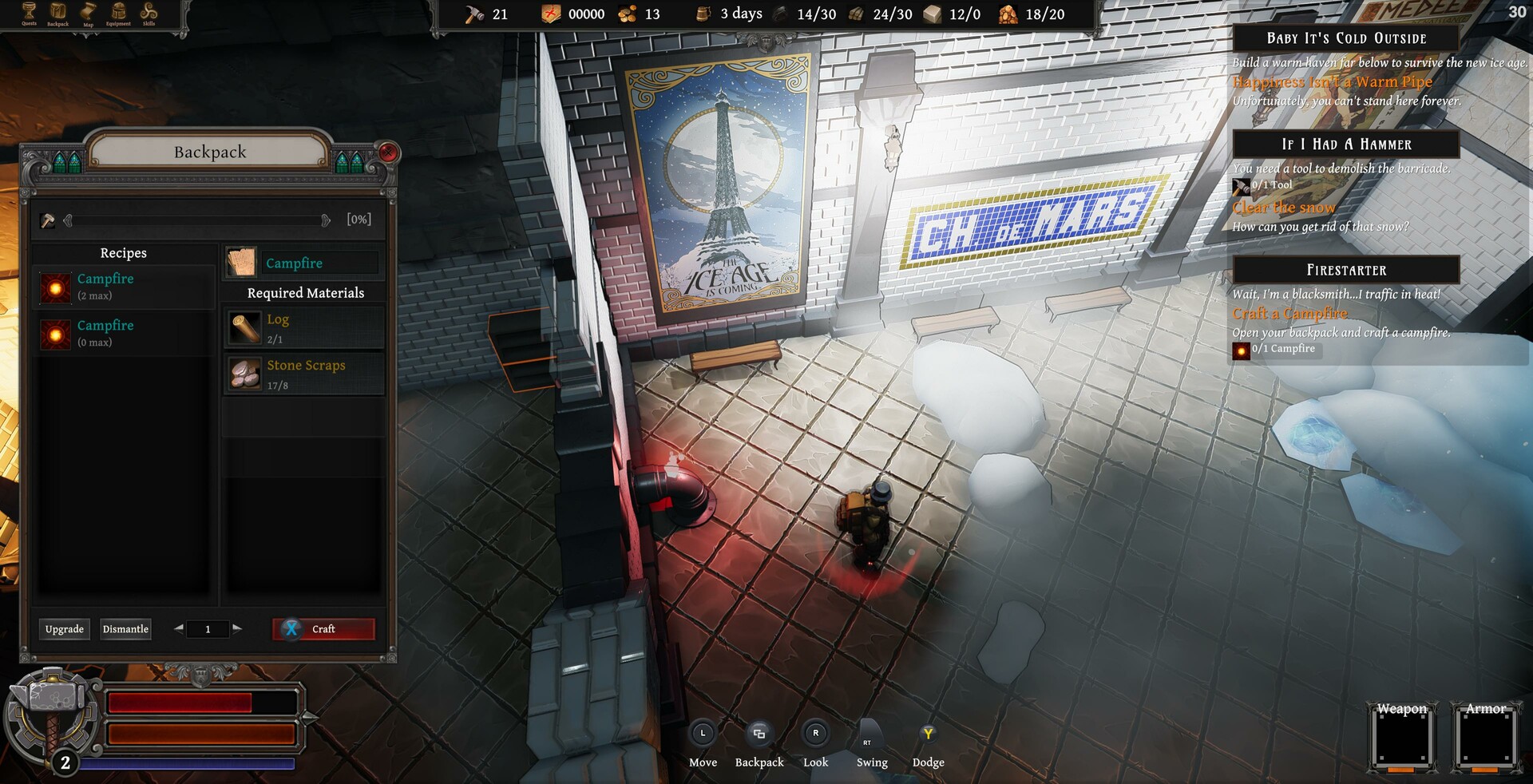Click the wood resource counter icon
Viewport: 1533px width, 784px height.
(854, 14)
